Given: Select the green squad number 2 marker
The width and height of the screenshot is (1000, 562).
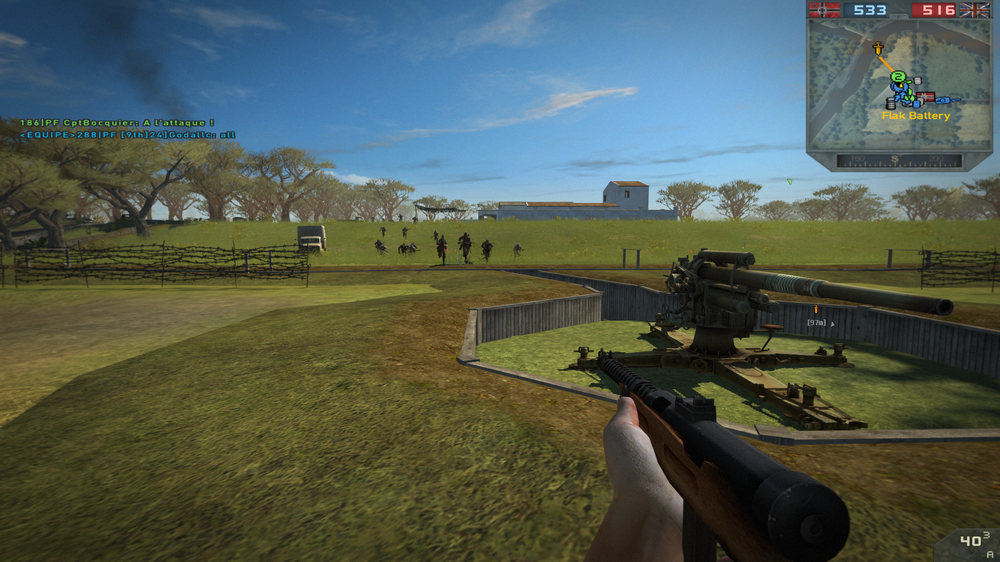Looking at the screenshot, I should point(898,77).
